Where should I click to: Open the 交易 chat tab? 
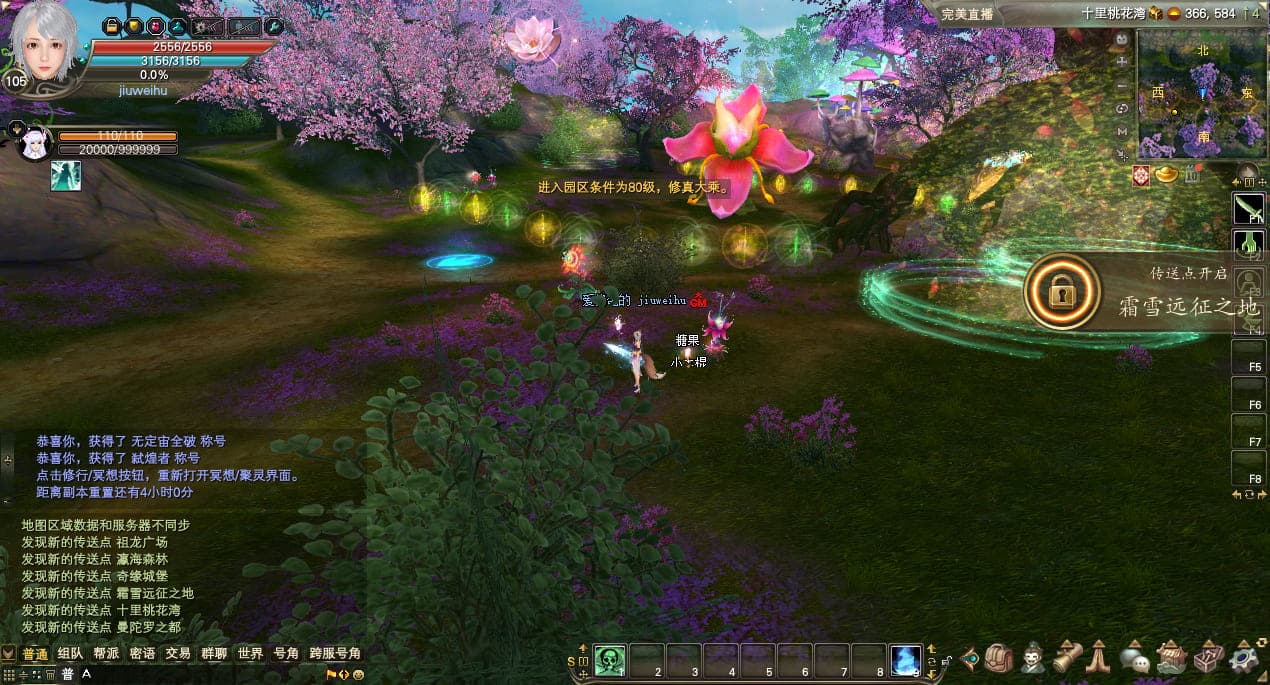[178, 653]
